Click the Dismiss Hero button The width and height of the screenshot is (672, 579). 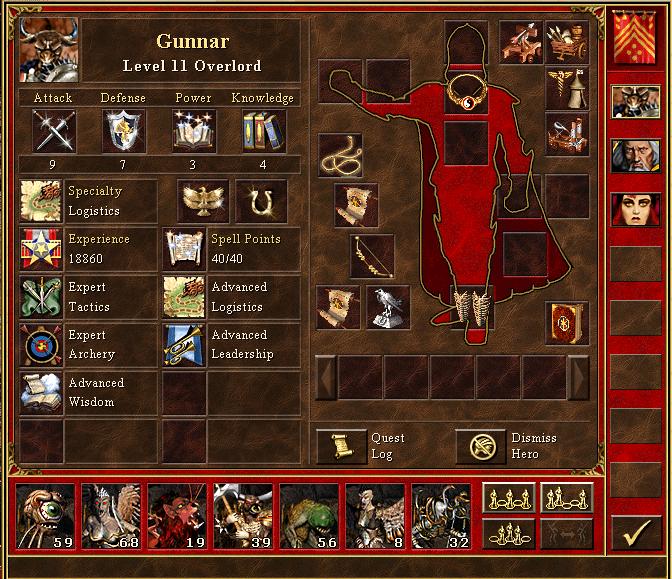tap(481, 446)
